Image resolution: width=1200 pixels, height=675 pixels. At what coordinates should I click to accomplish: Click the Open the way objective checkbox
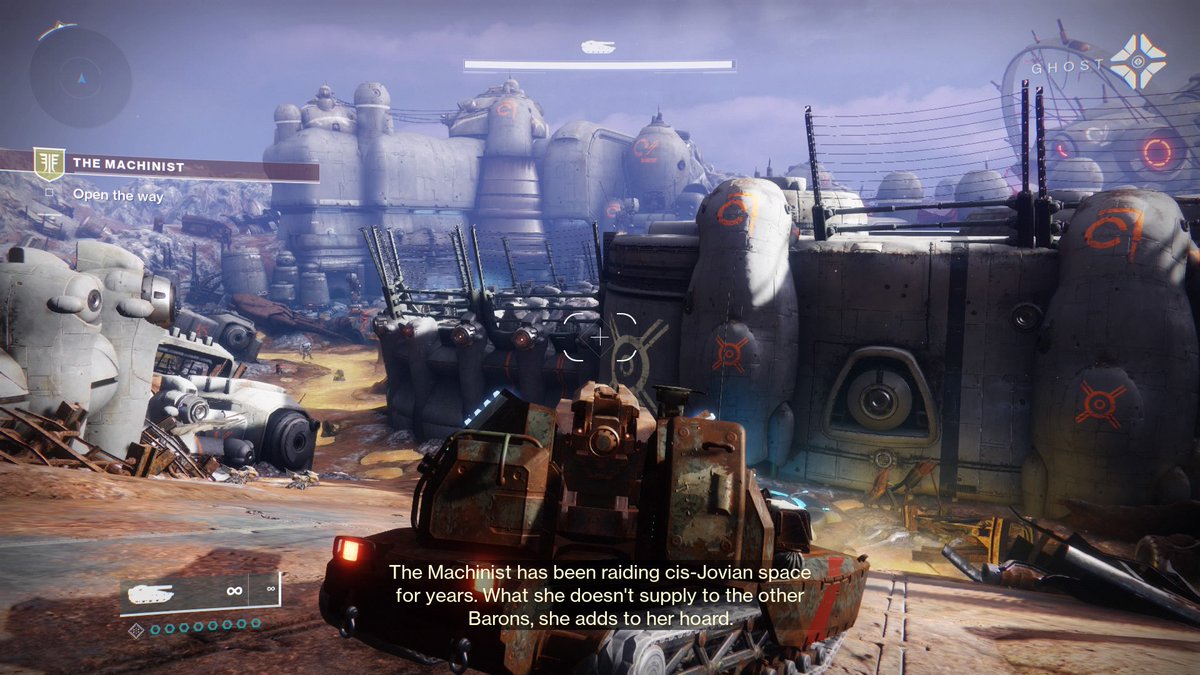(x=50, y=196)
